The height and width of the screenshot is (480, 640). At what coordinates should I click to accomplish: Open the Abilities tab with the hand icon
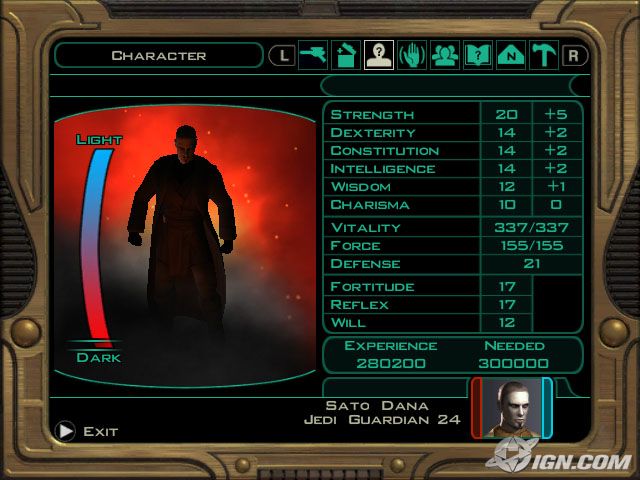click(x=411, y=55)
